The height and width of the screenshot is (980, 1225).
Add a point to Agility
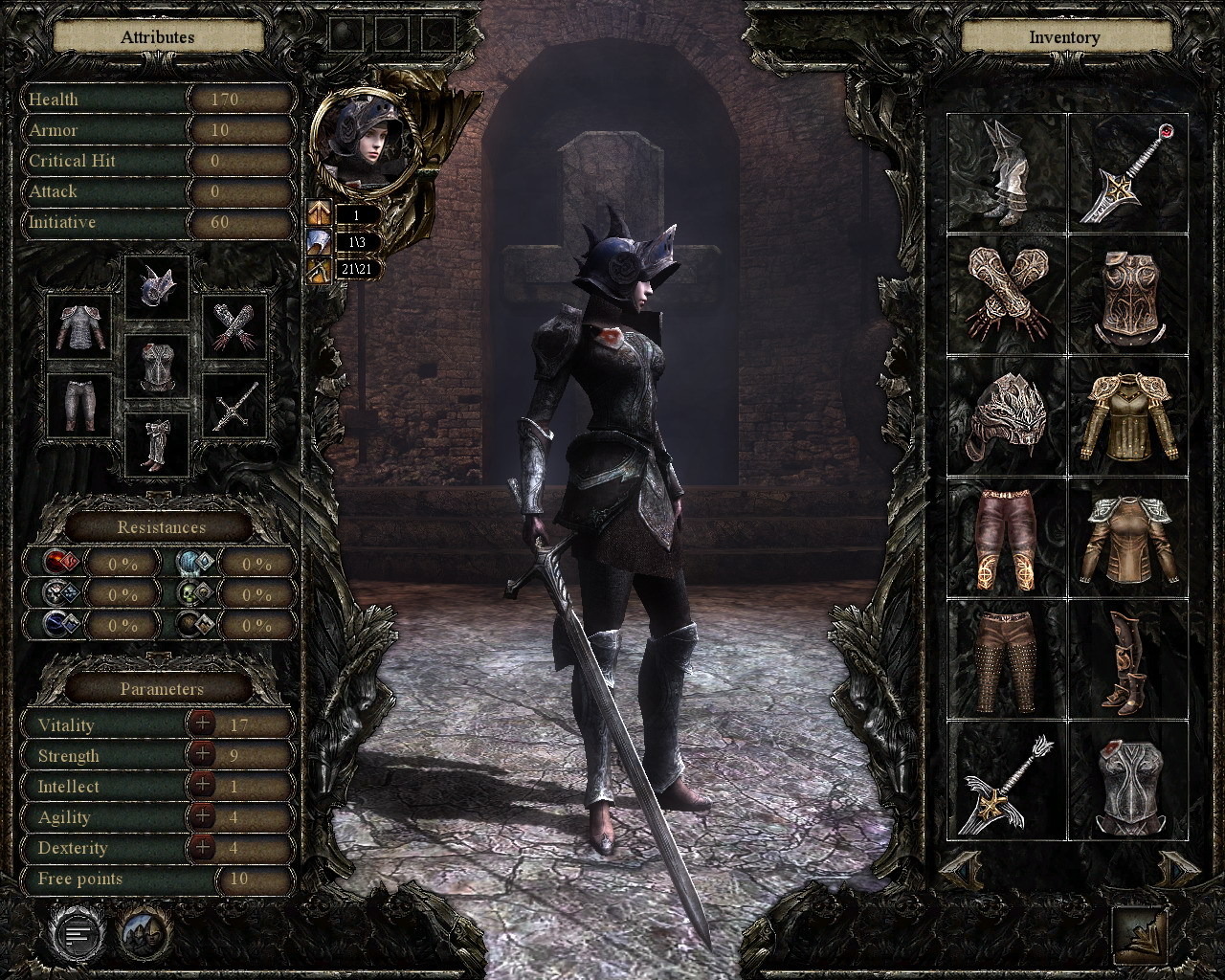coord(202,816)
